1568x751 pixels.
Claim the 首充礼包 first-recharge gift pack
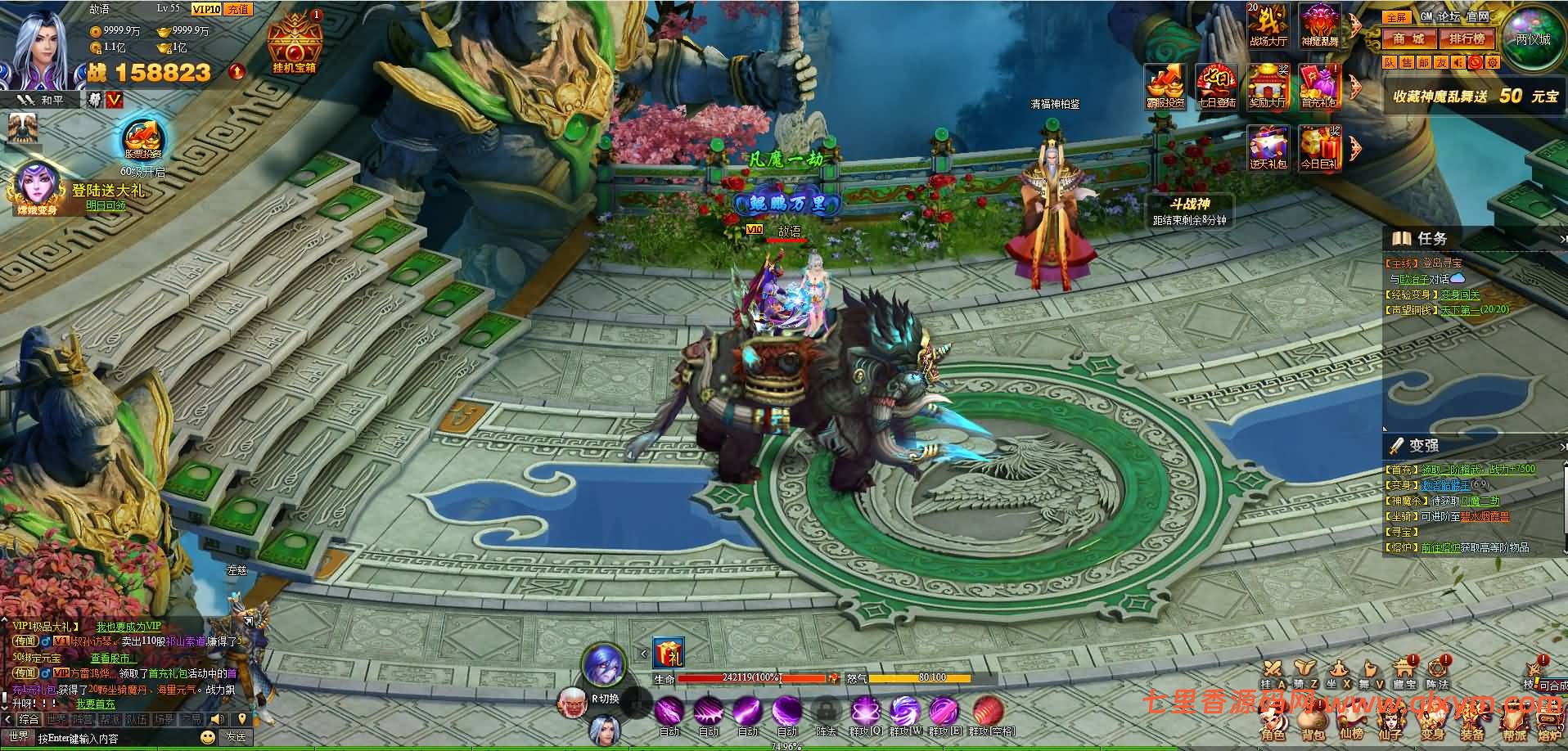pyautogui.click(x=1318, y=86)
